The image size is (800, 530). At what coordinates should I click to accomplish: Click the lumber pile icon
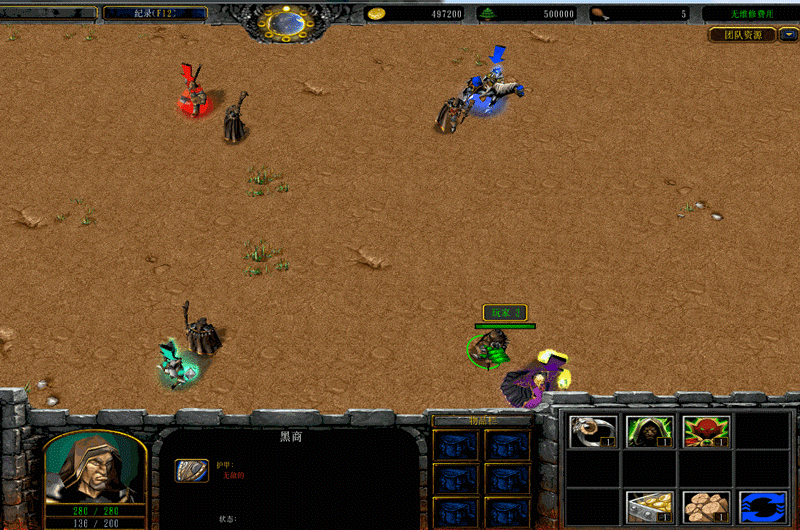pyautogui.click(x=705, y=507)
